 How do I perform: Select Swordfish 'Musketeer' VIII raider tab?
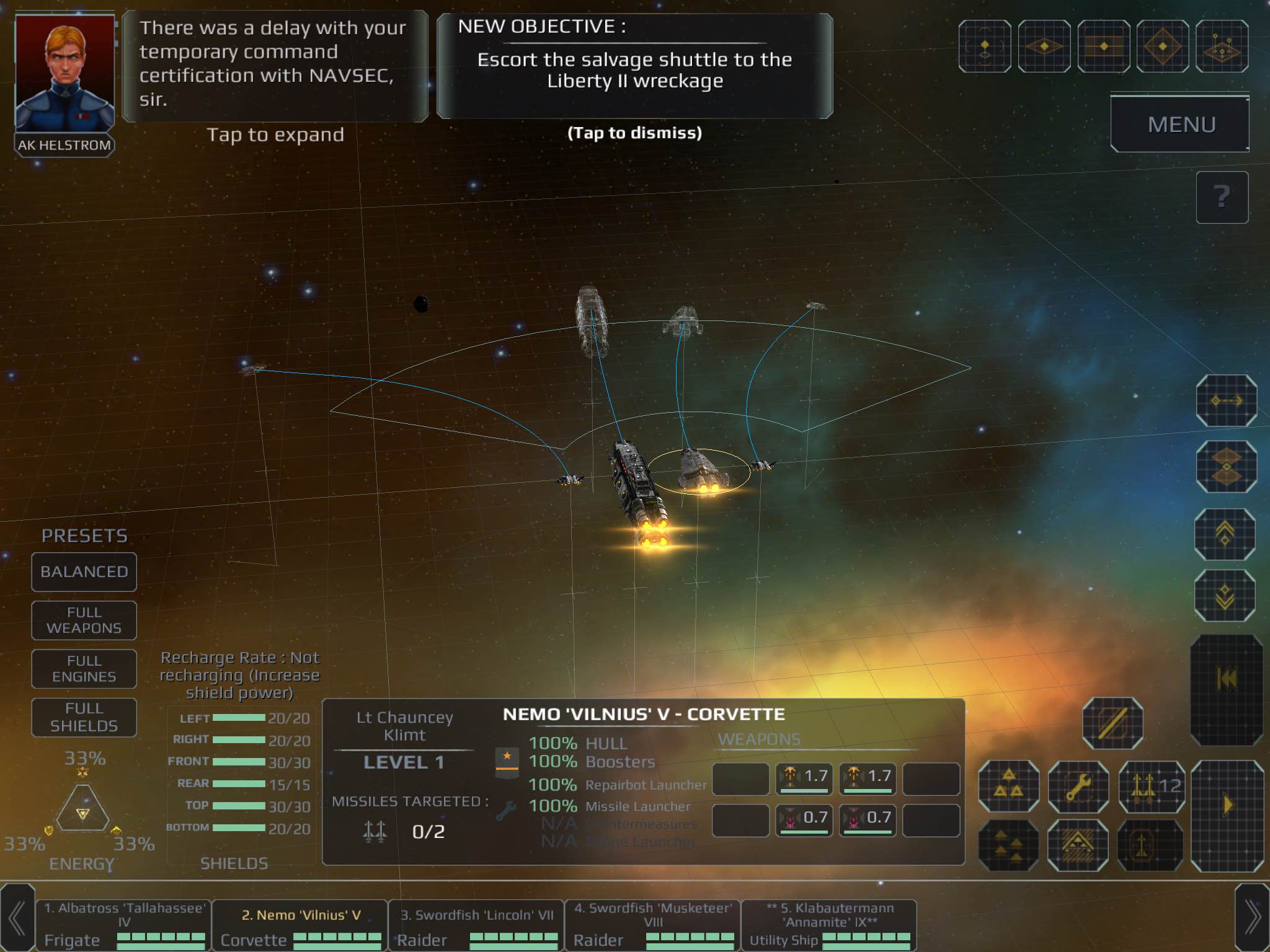[x=652, y=925]
